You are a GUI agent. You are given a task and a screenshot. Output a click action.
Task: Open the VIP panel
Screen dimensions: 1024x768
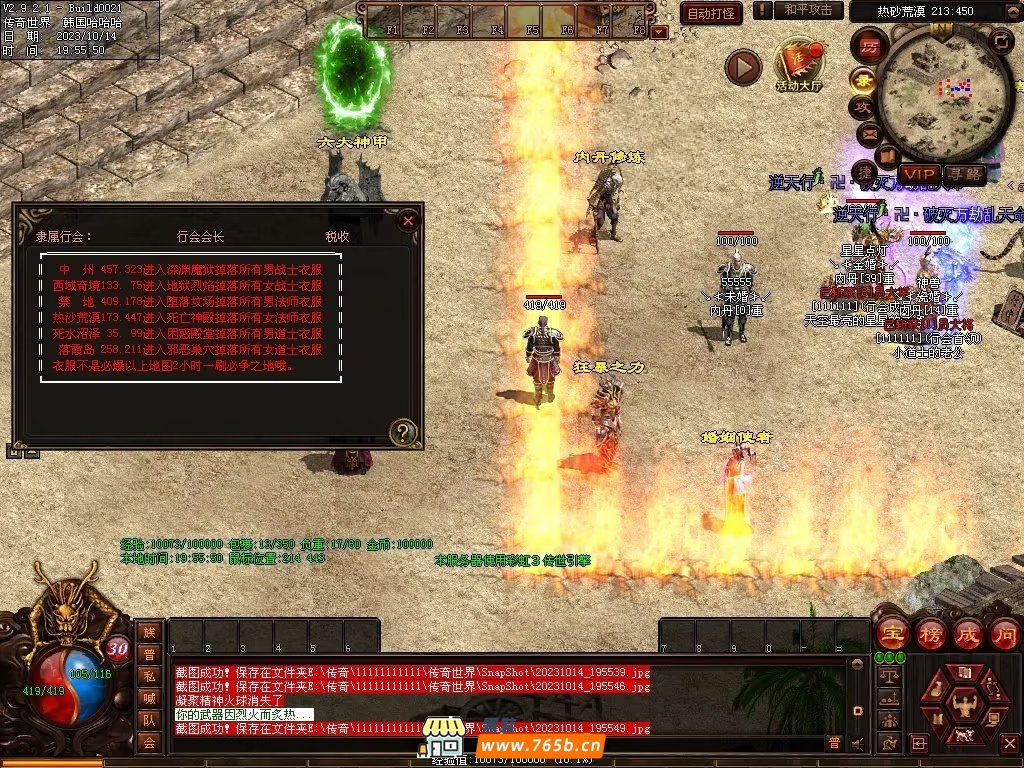(919, 175)
